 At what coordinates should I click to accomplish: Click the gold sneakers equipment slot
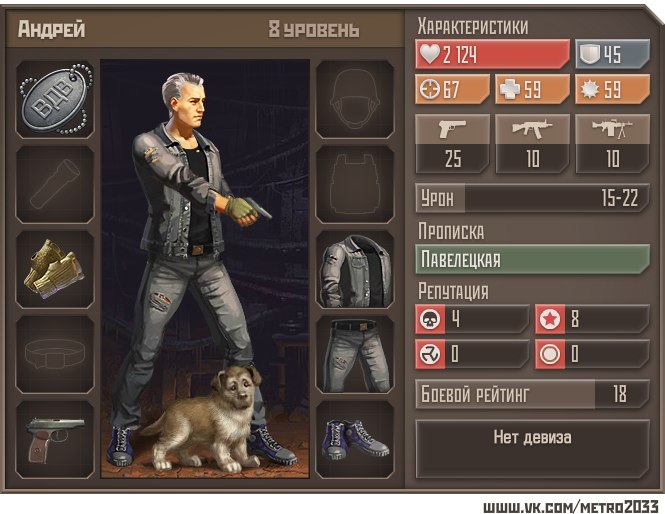(x=55, y=269)
